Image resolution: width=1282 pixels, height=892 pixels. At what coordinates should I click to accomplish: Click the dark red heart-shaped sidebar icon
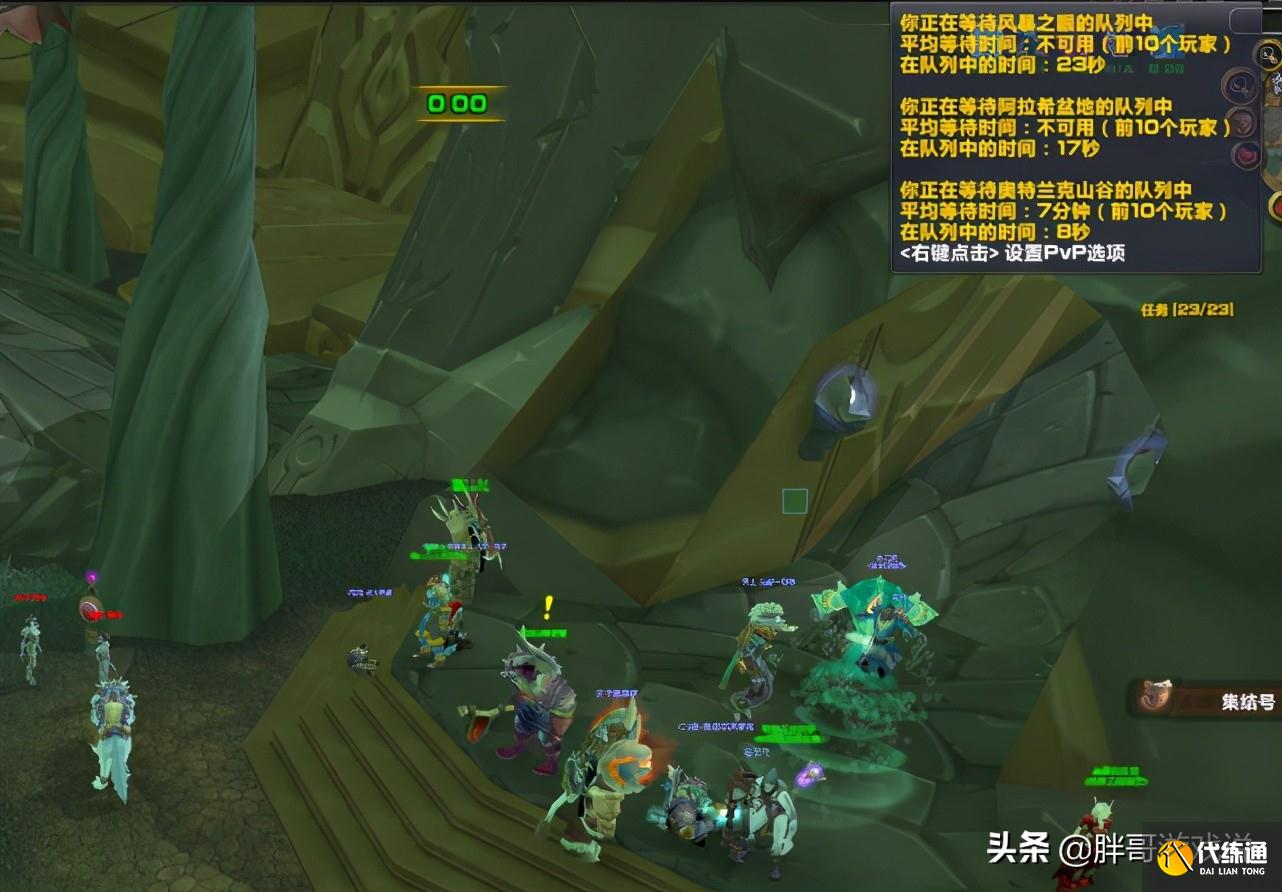pyautogui.click(x=1247, y=153)
